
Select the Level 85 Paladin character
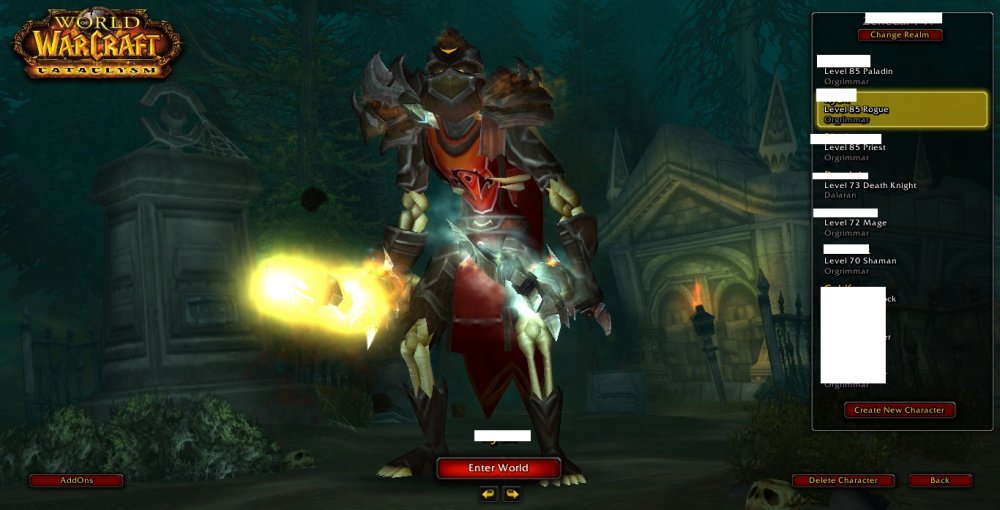point(858,71)
